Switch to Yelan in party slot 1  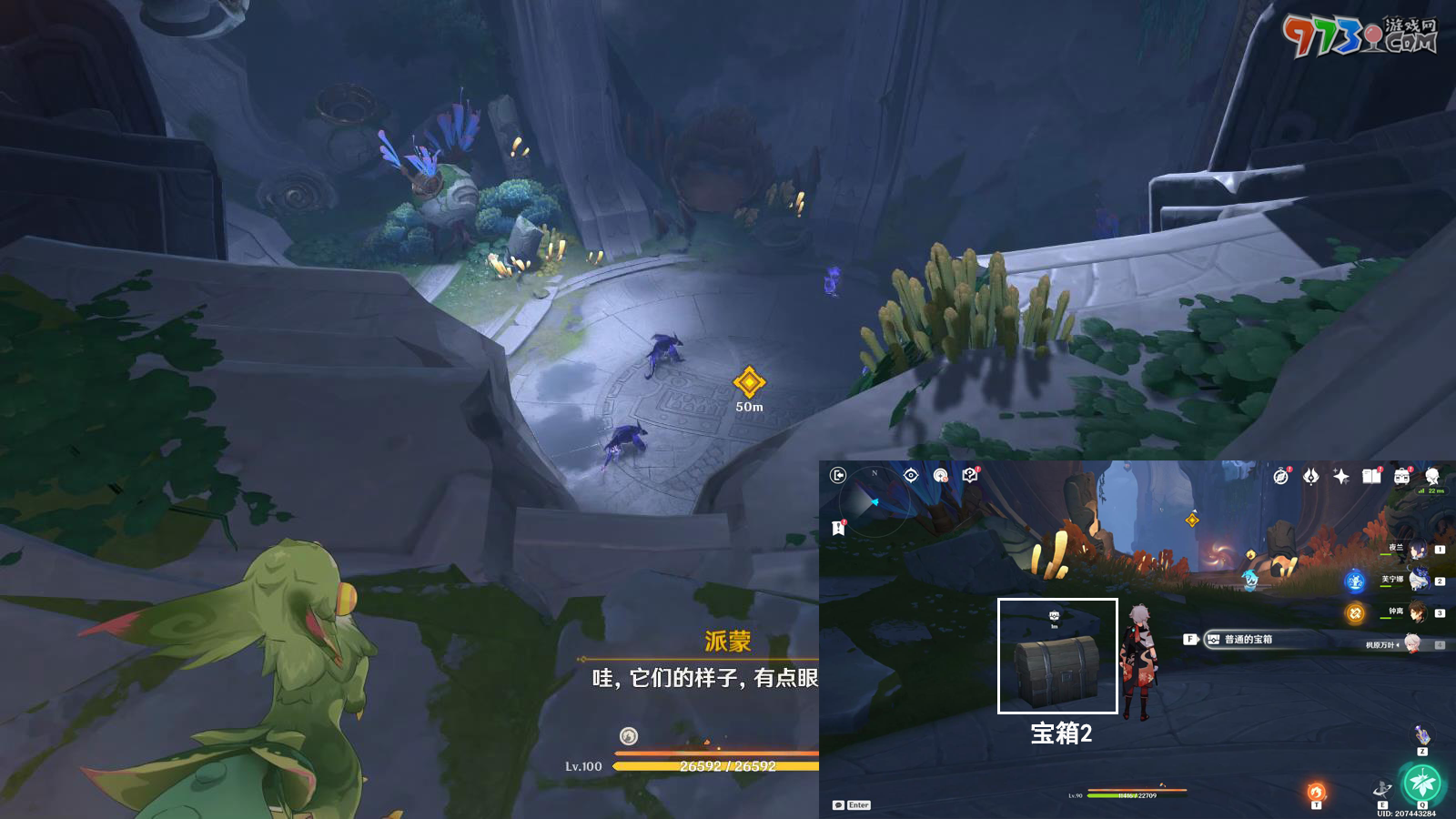pyautogui.click(x=1416, y=549)
